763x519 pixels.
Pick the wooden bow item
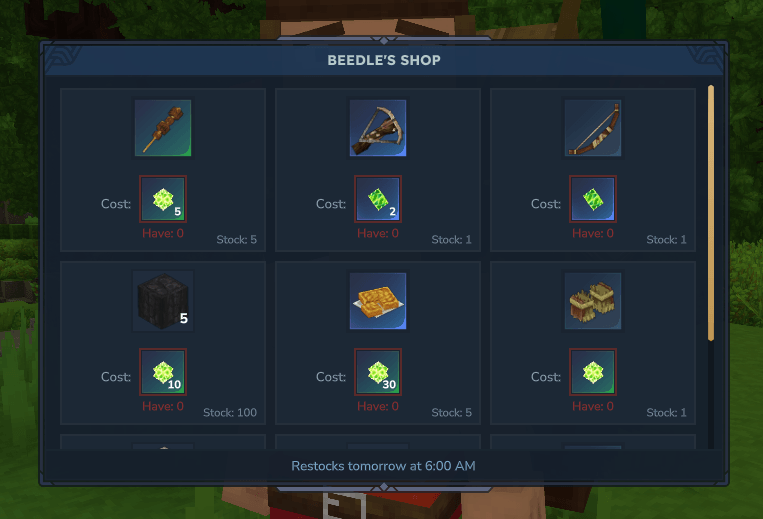click(x=593, y=128)
